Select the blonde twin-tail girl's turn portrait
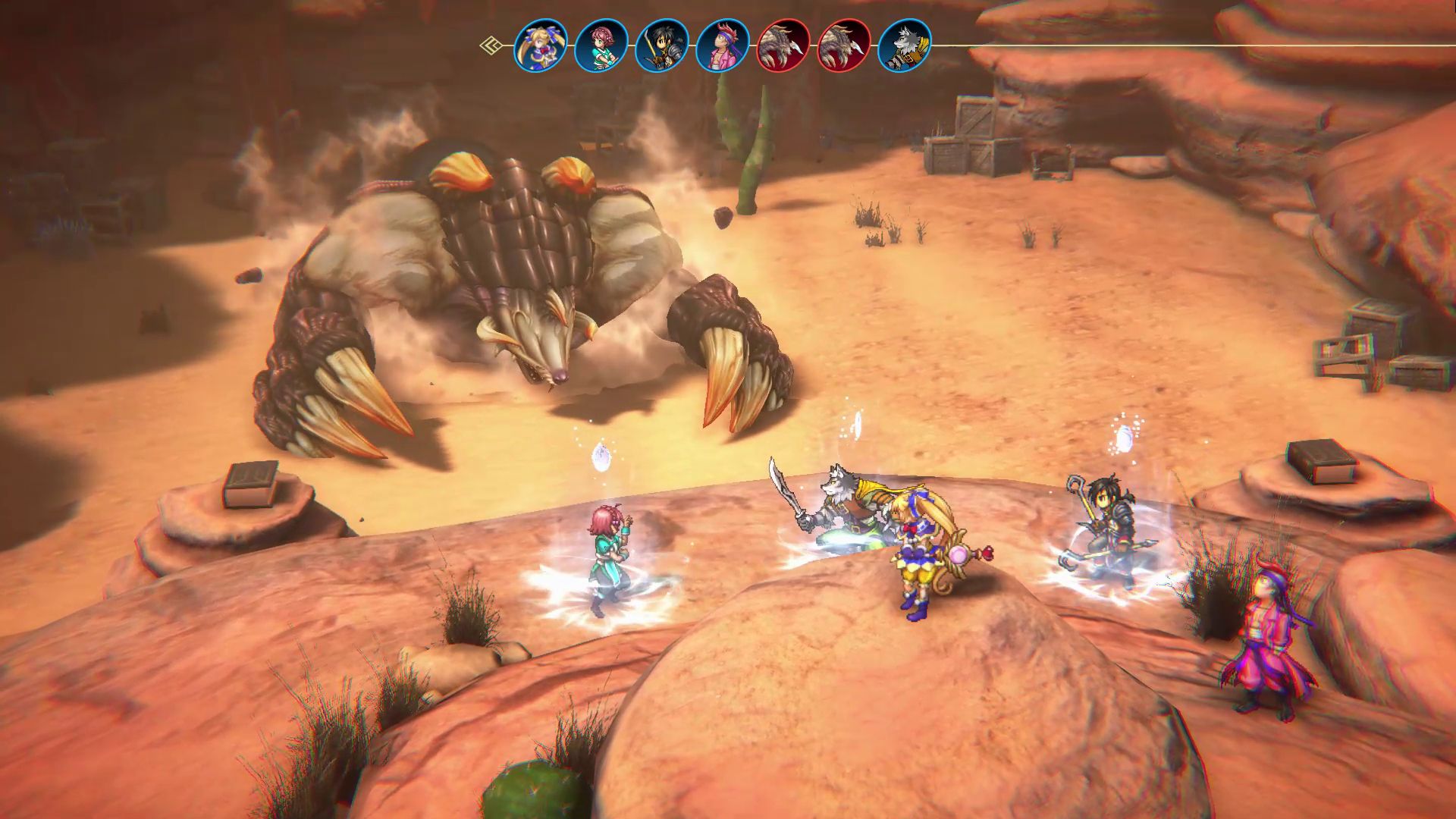 pos(541,45)
